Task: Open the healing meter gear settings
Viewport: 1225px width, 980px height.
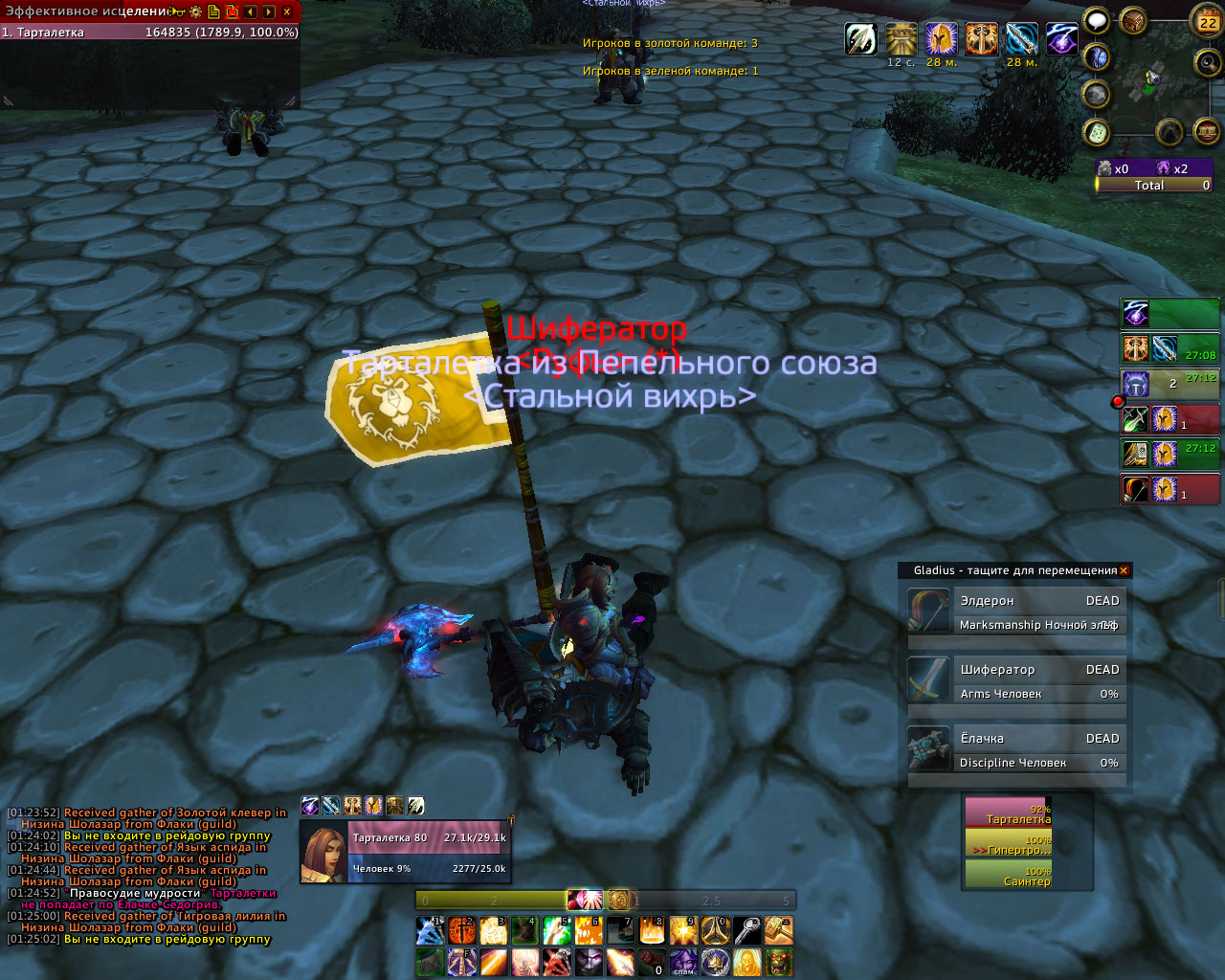Action: (x=195, y=11)
